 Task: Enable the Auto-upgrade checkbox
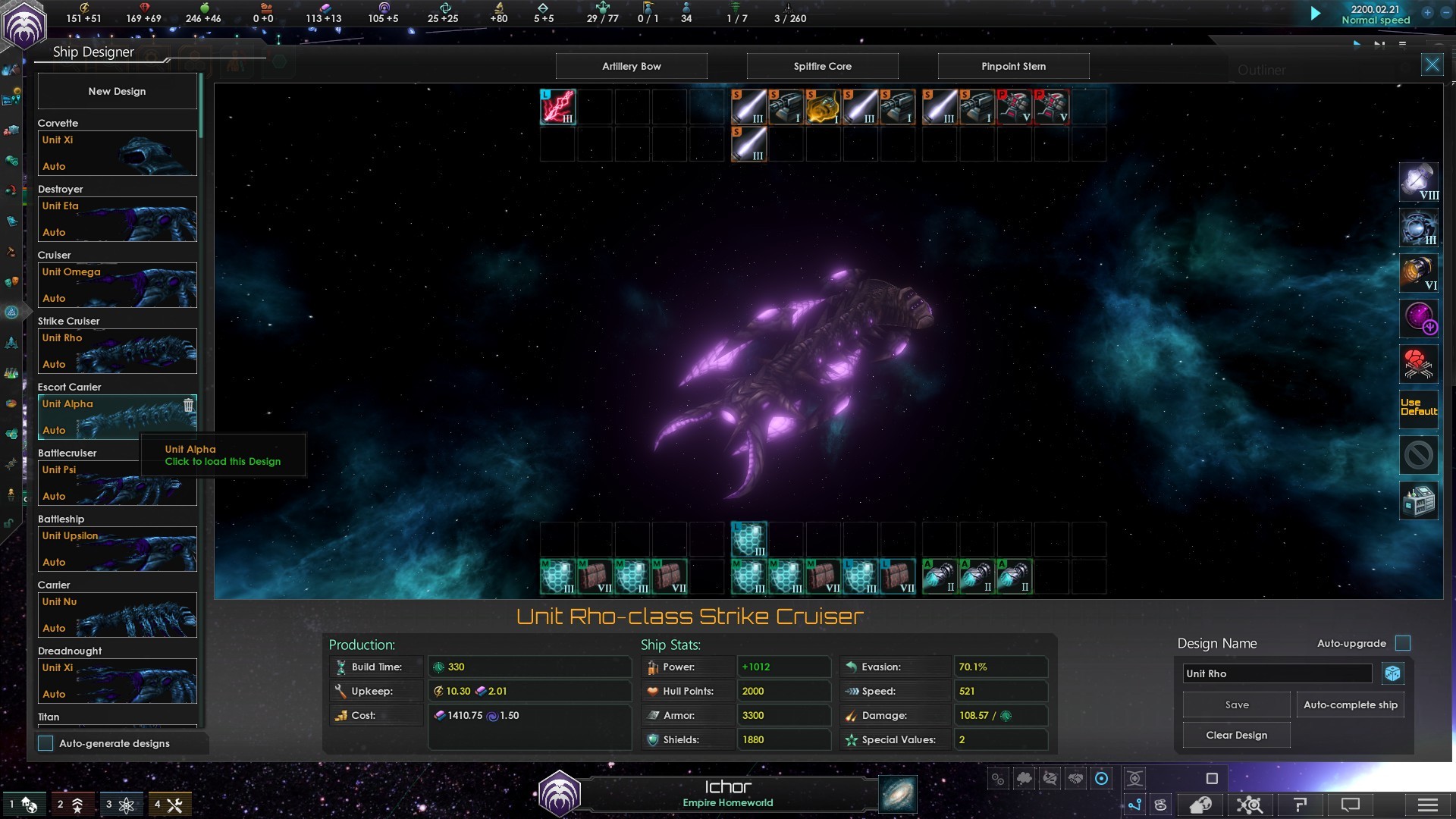1403,643
